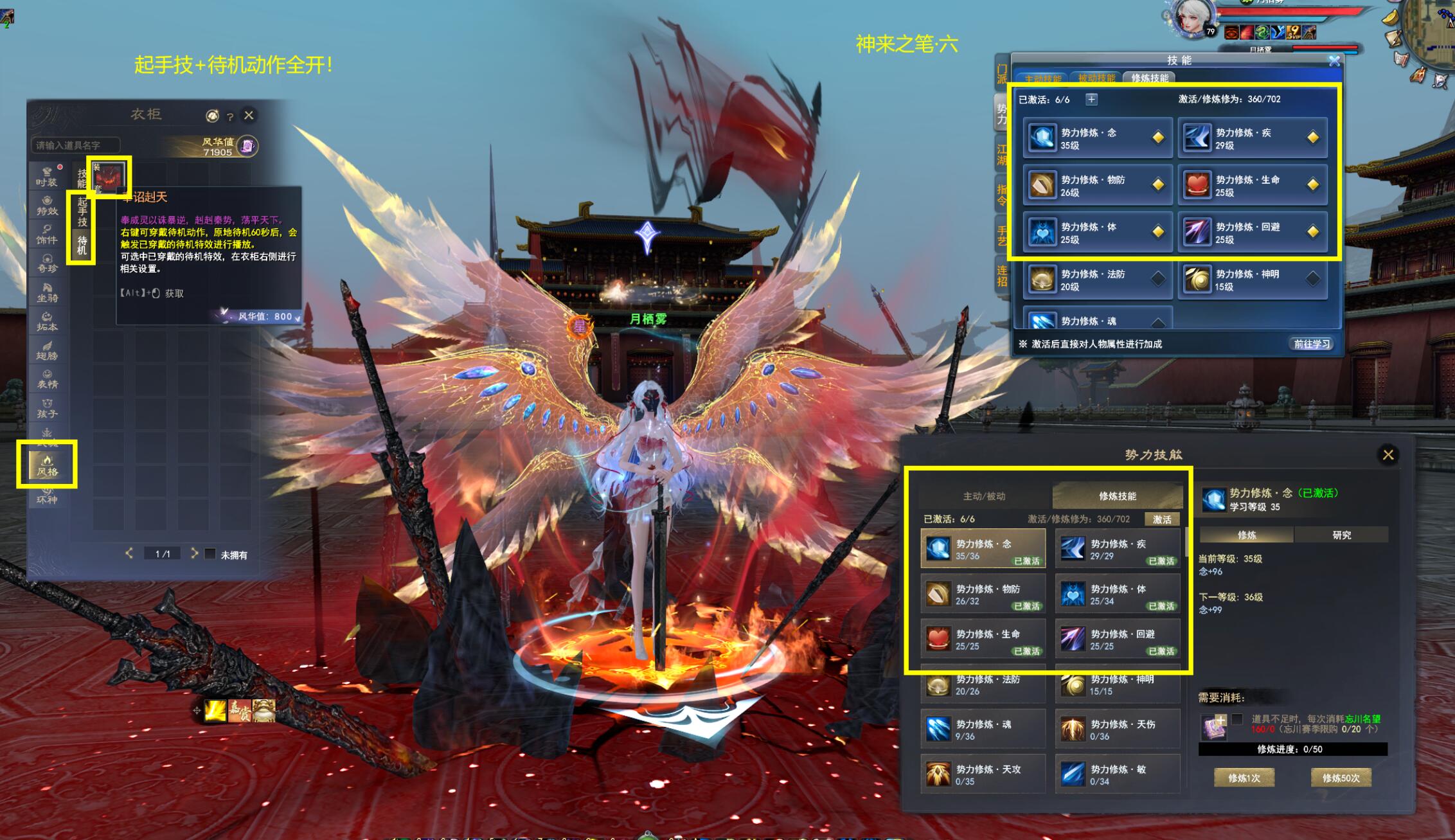Open the wardrobe help question mark

pyautogui.click(x=229, y=117)
